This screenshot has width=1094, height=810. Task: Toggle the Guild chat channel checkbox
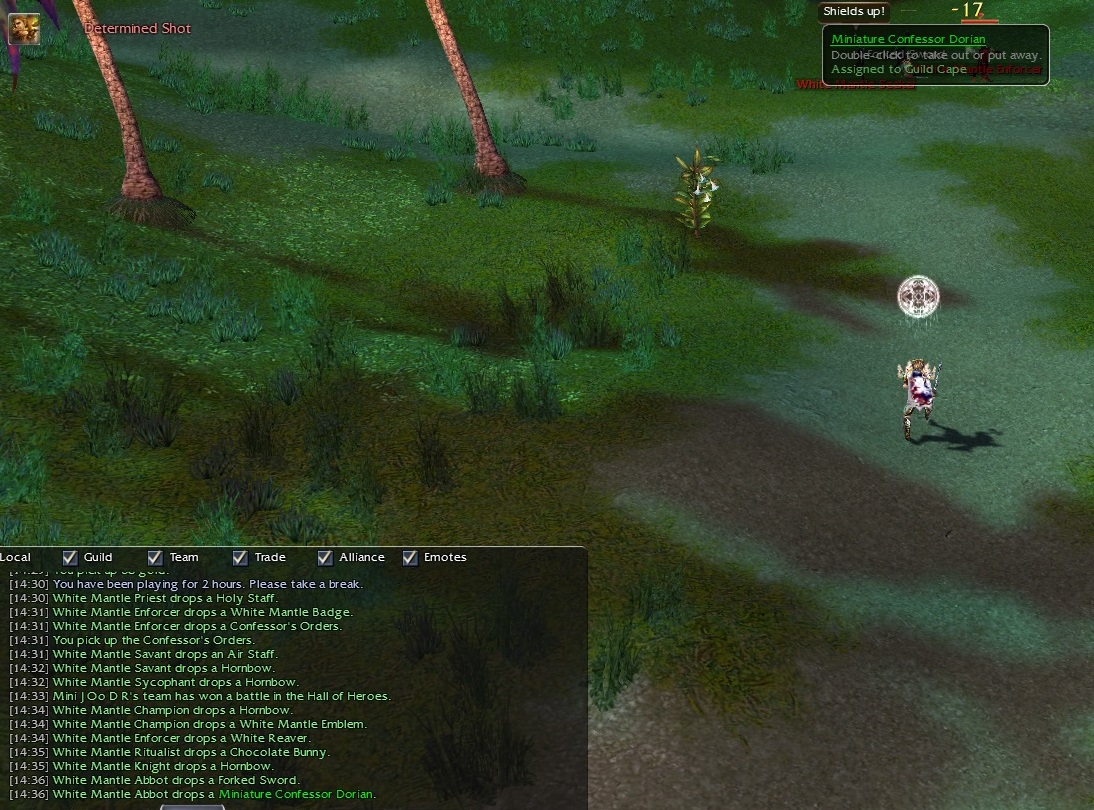pyautogui.click(x=70, y=558)
